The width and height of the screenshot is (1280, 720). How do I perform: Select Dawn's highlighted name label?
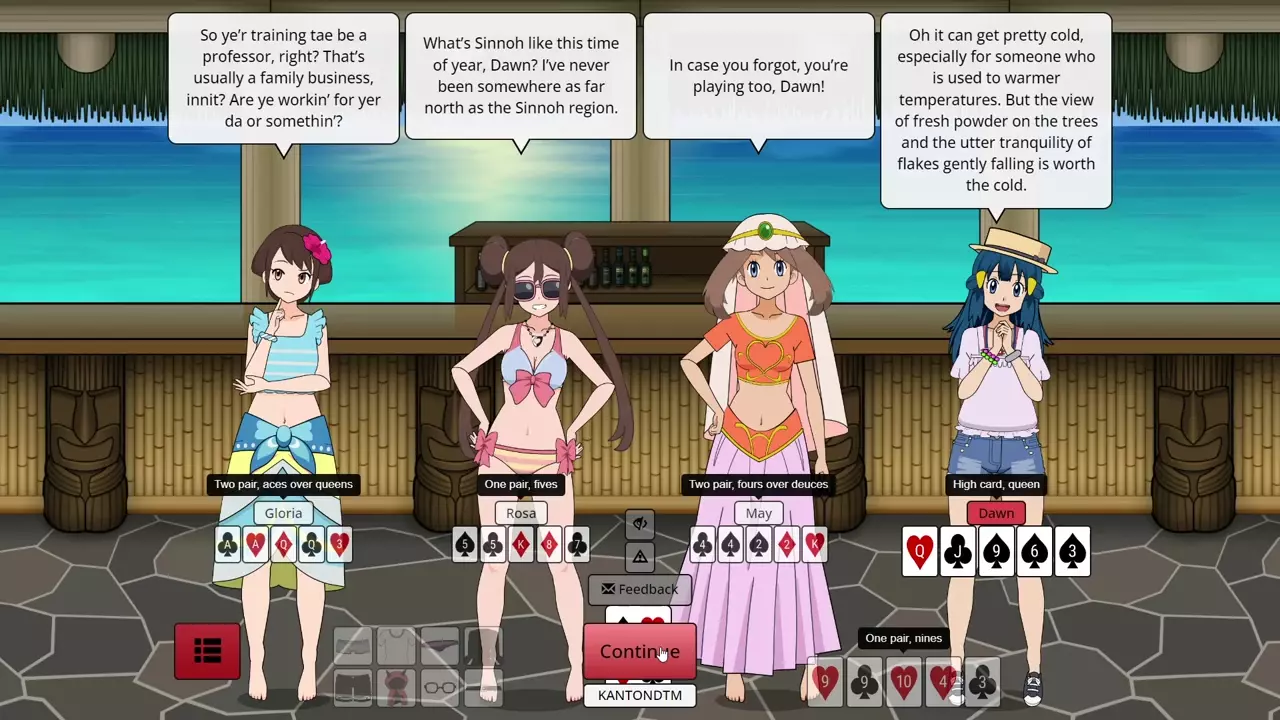click(996, 513)
